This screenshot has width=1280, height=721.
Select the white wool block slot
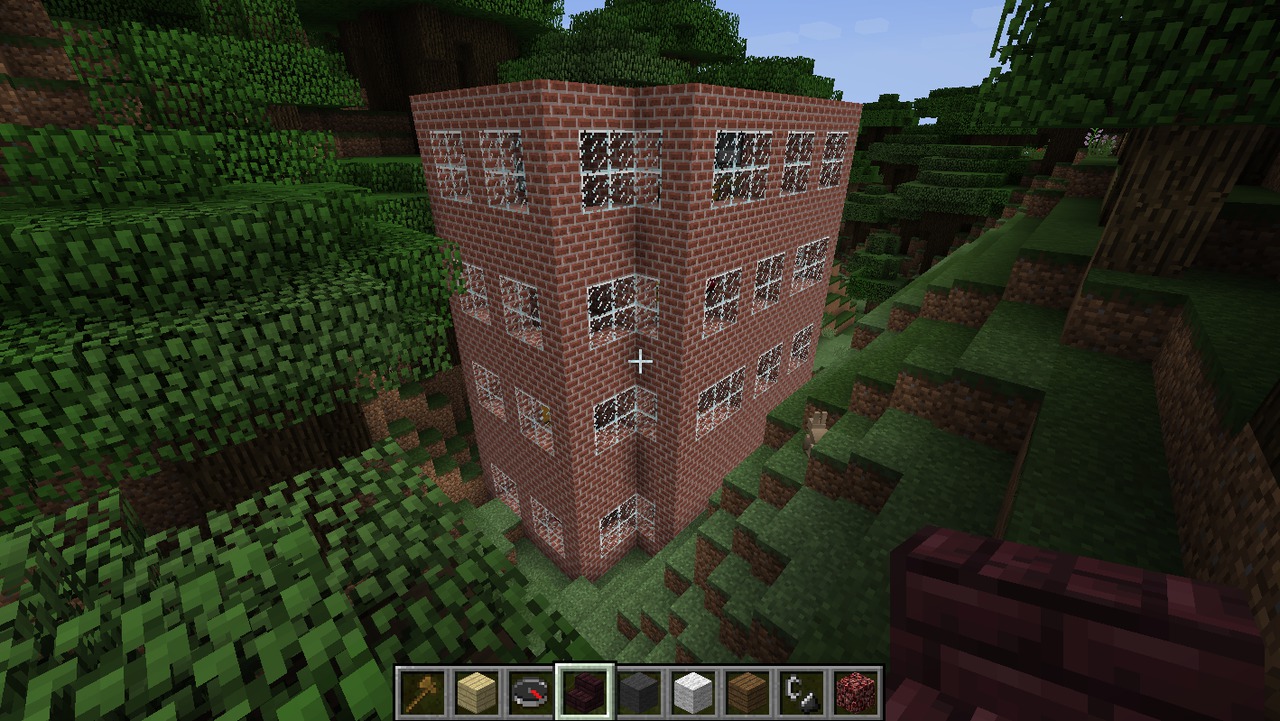pyautogui.click(x=693, y=692)
